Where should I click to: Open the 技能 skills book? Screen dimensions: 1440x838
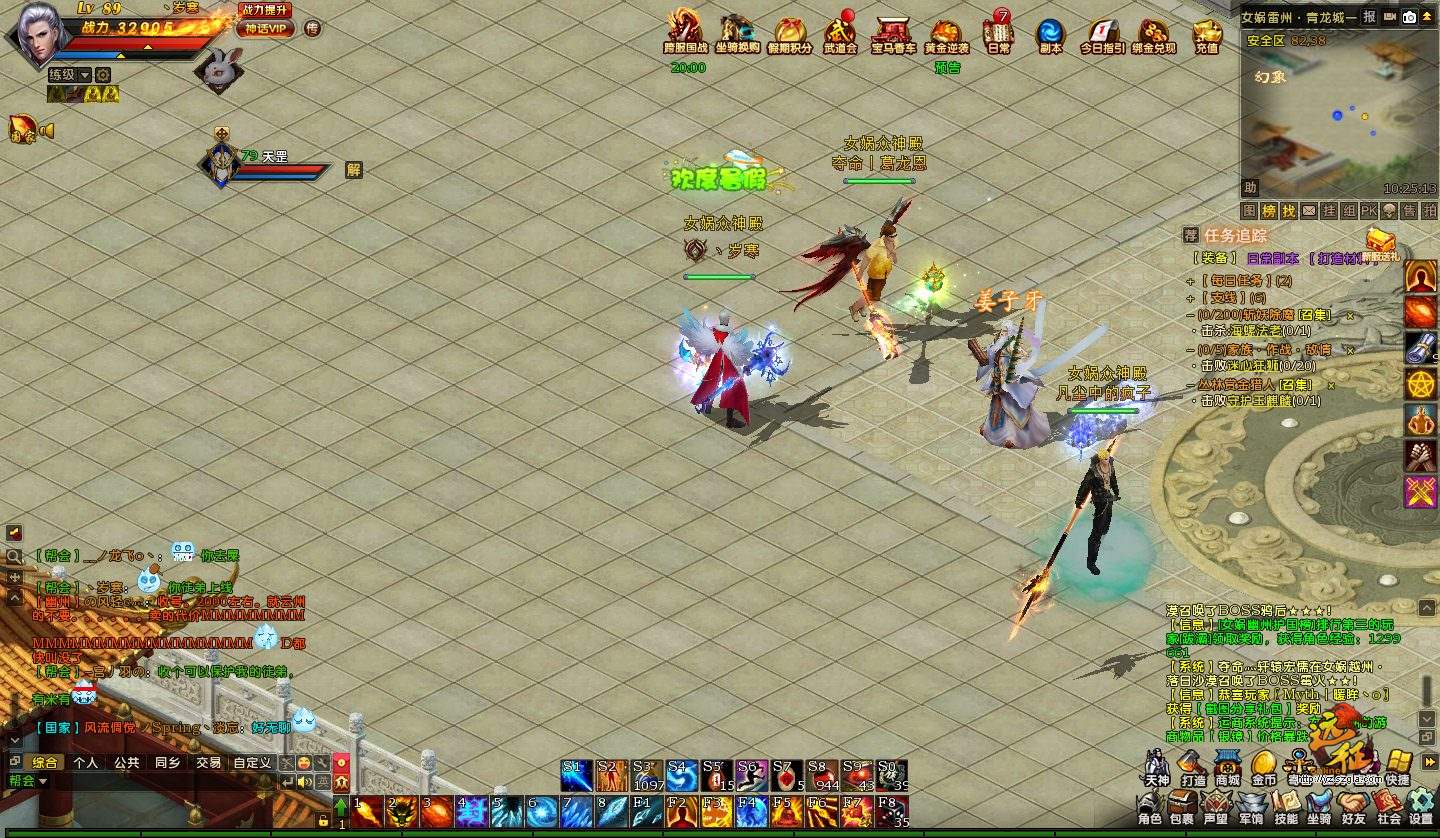[x=1286, y=803]
